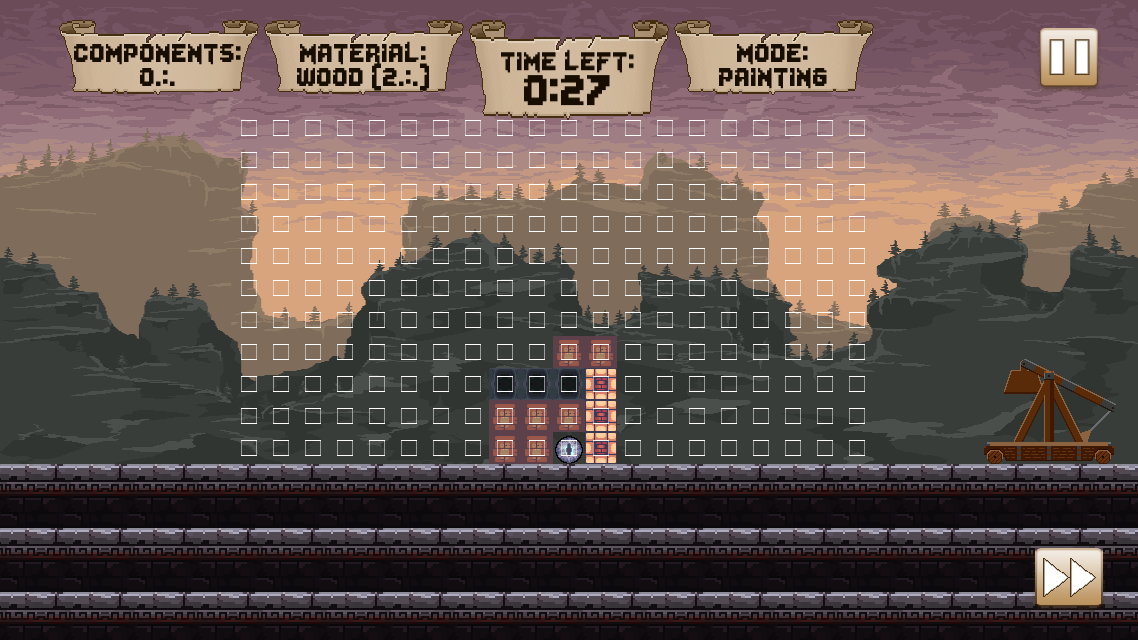Switch the Painting mode banner
Image resolution: width=1138 pixels, height=640 pixels.
coord(772,64)
